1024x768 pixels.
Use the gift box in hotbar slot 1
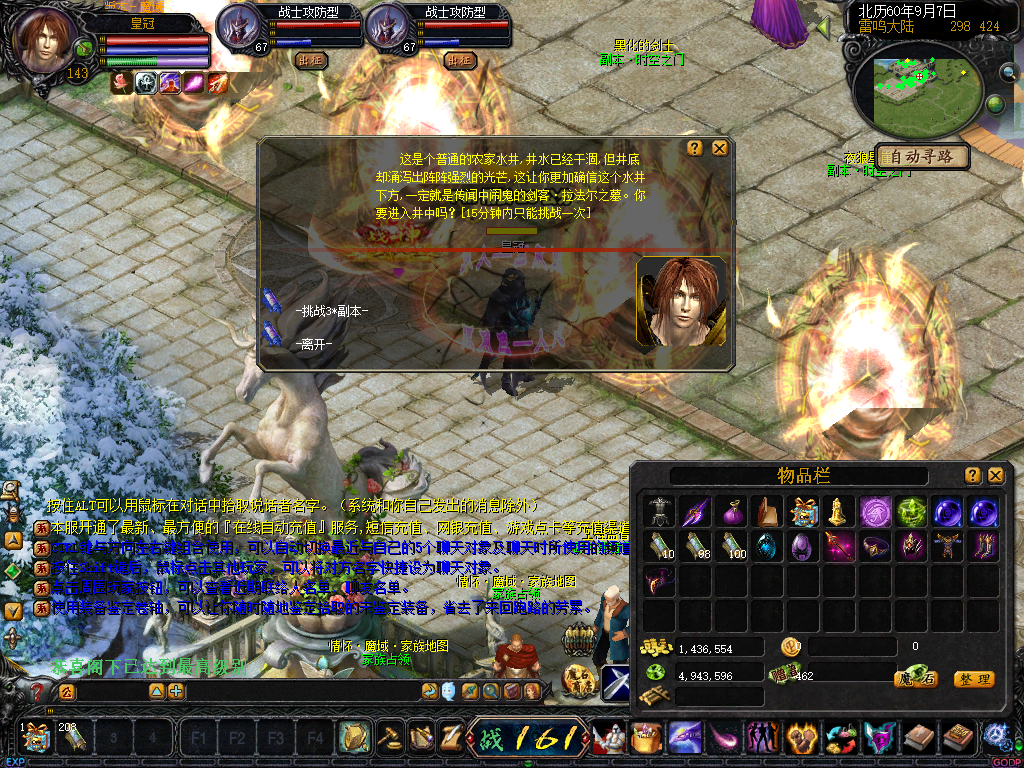[x=36, y=739]
